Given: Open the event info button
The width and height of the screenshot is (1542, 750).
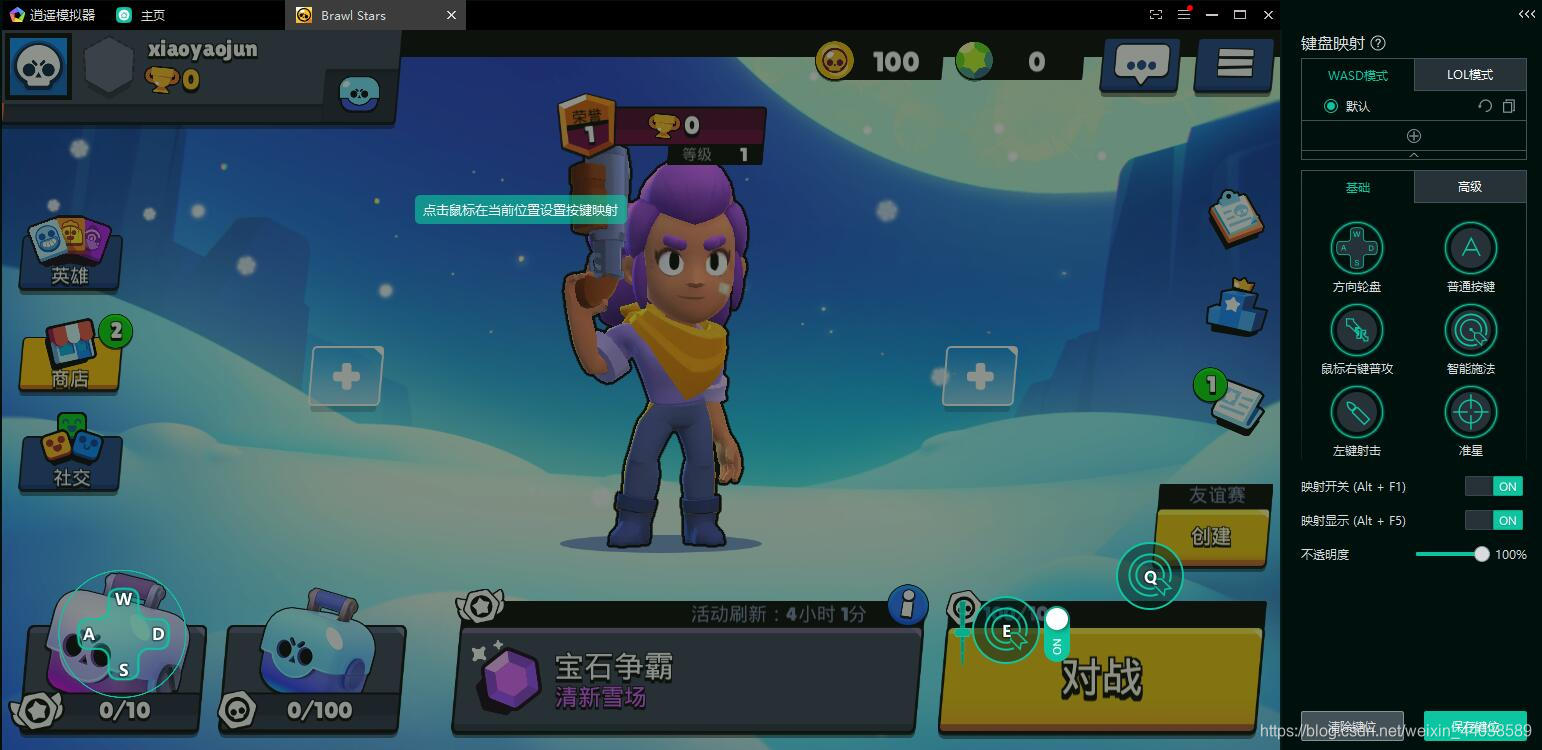Looking at the screenshot, I should pos(907,605).
